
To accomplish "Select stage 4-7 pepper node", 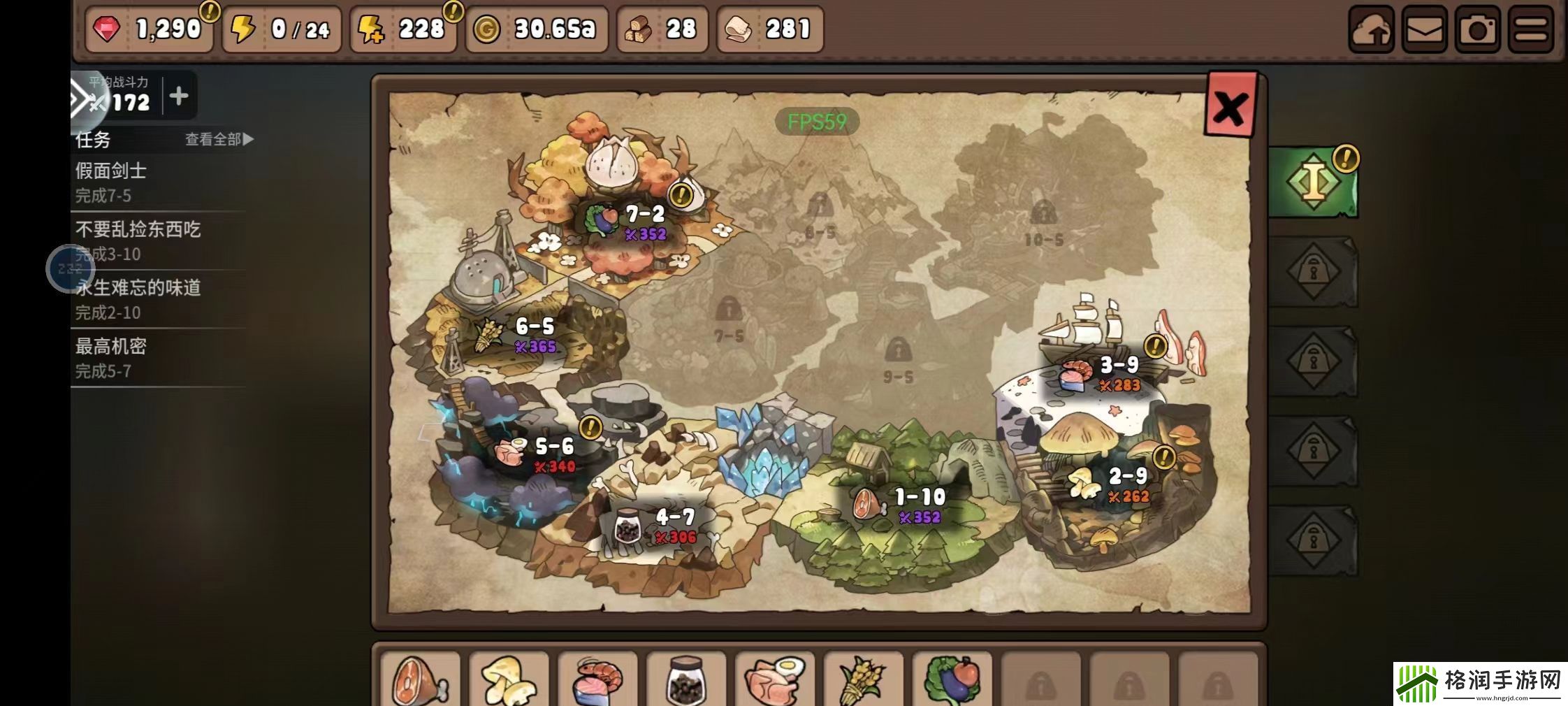I will point(674,525).
